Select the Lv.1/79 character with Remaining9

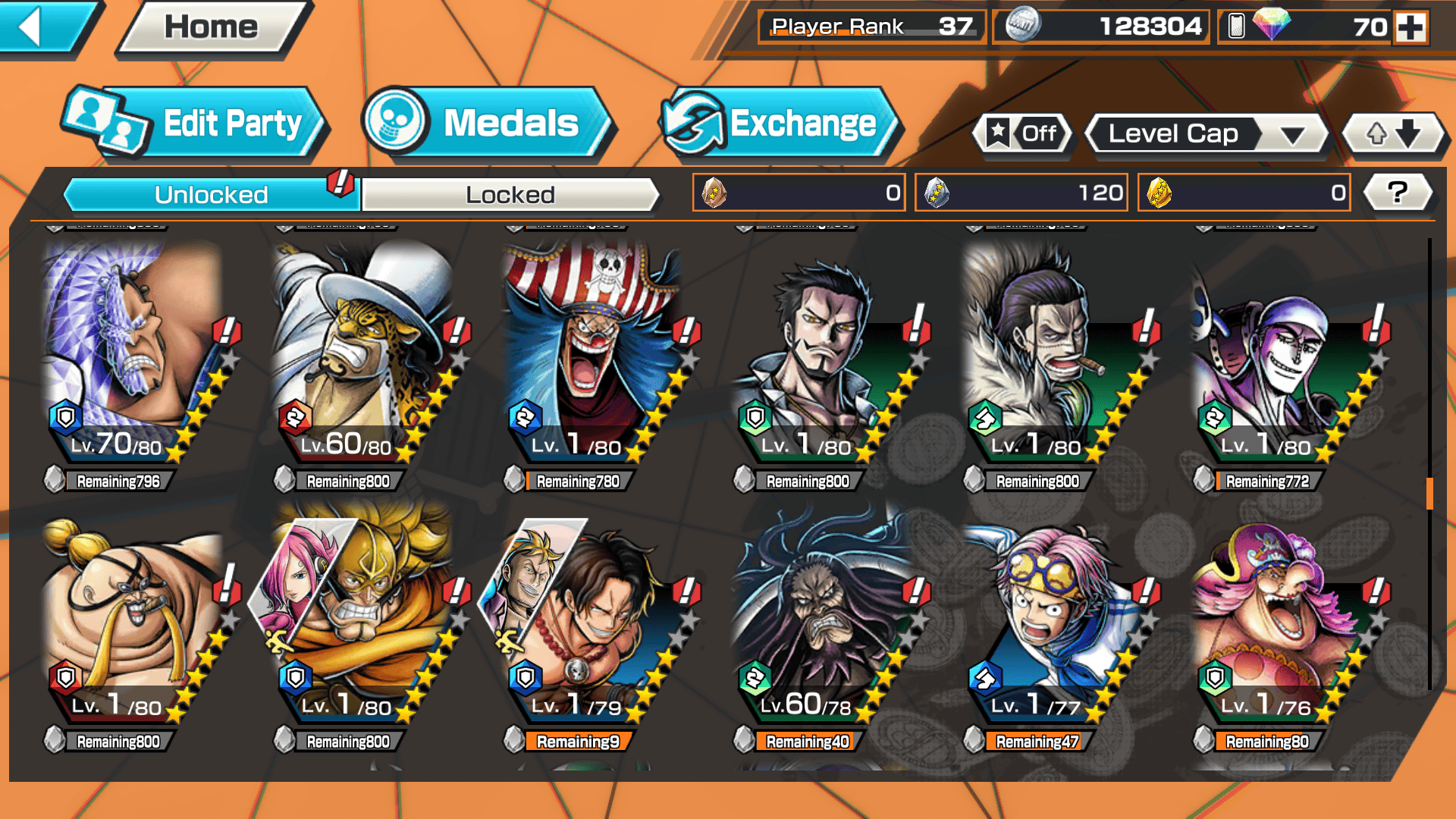(593, 614)
